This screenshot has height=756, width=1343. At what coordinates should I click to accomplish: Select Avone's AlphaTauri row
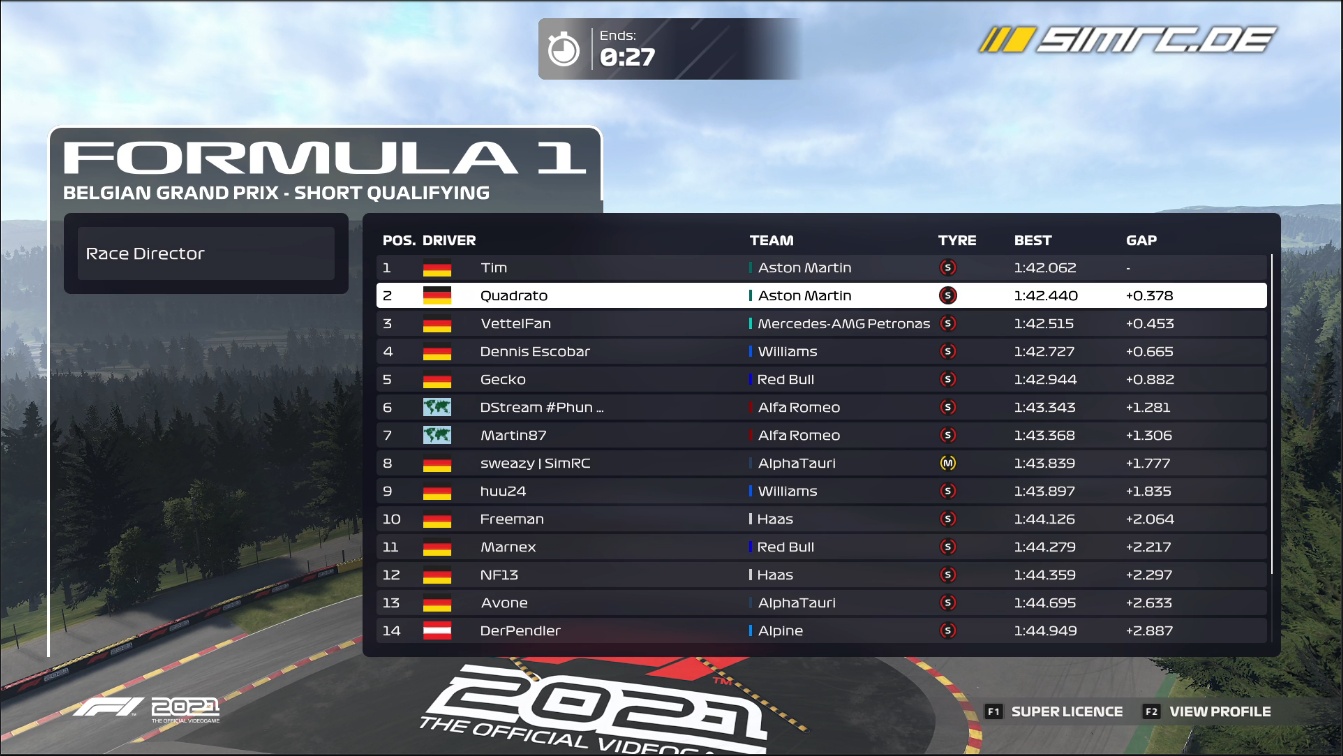(x=821, y=604)
